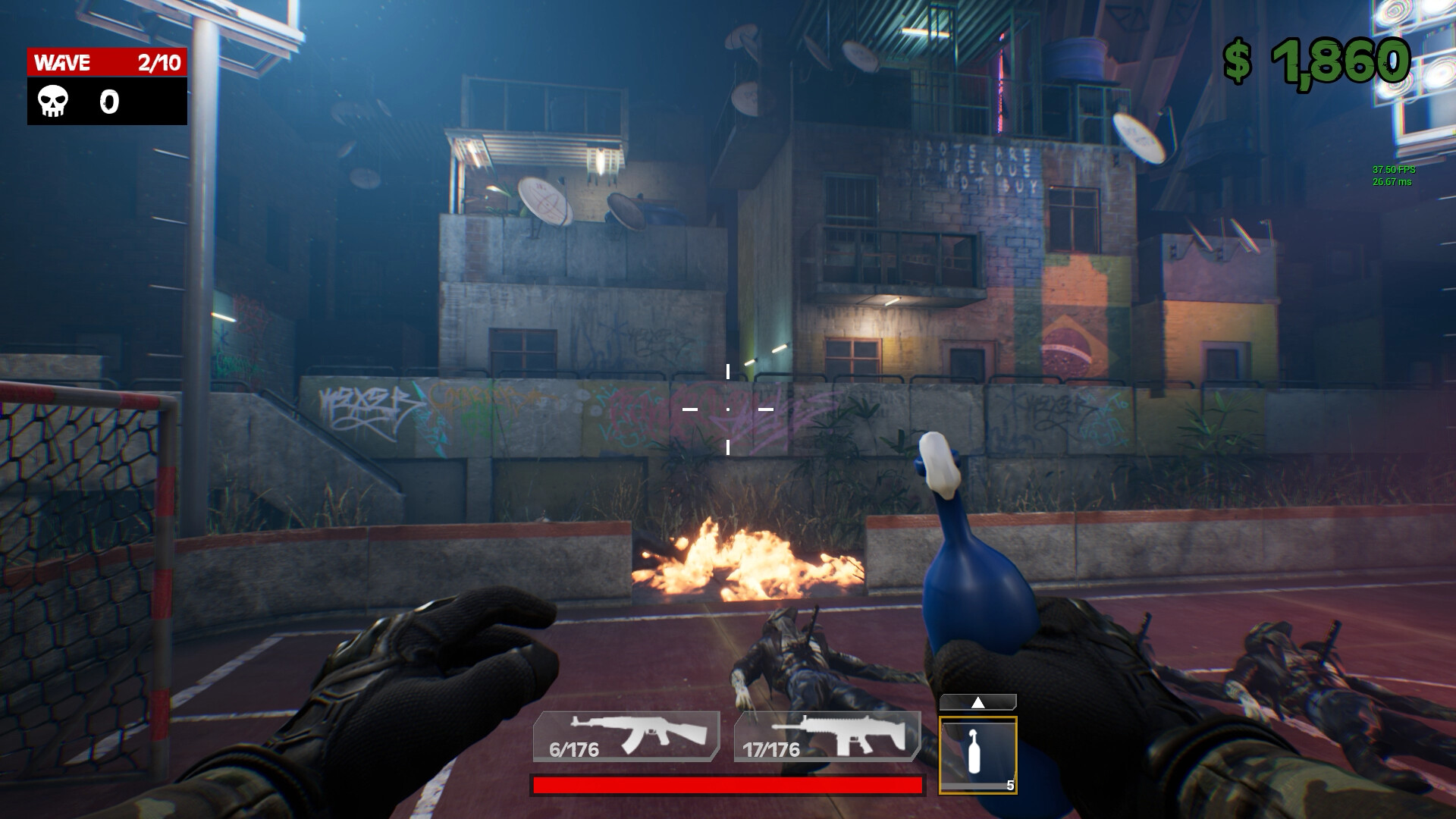Click the skull kill counter icon

pos(52,102)
